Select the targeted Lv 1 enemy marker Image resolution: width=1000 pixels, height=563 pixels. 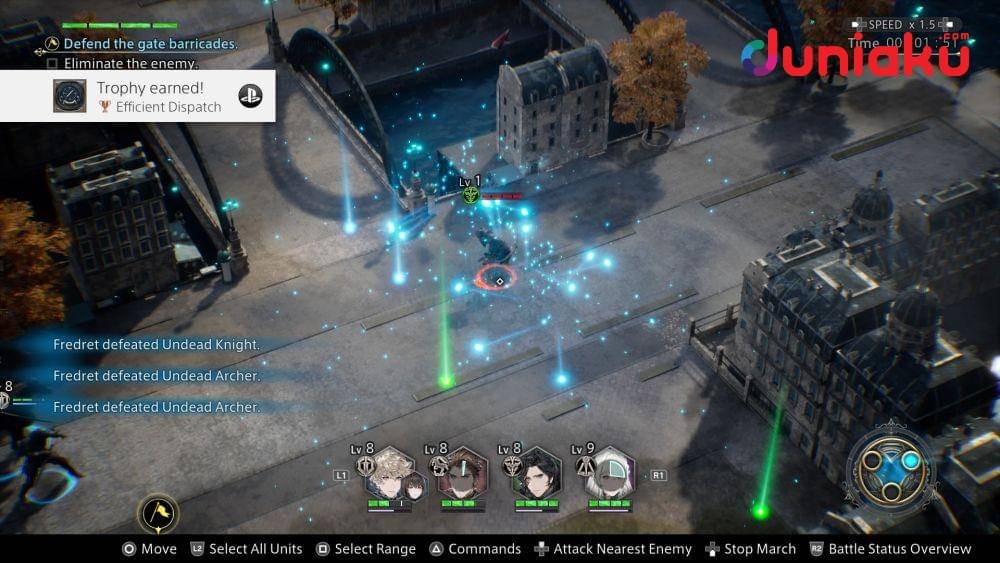[x=470, y=195]
